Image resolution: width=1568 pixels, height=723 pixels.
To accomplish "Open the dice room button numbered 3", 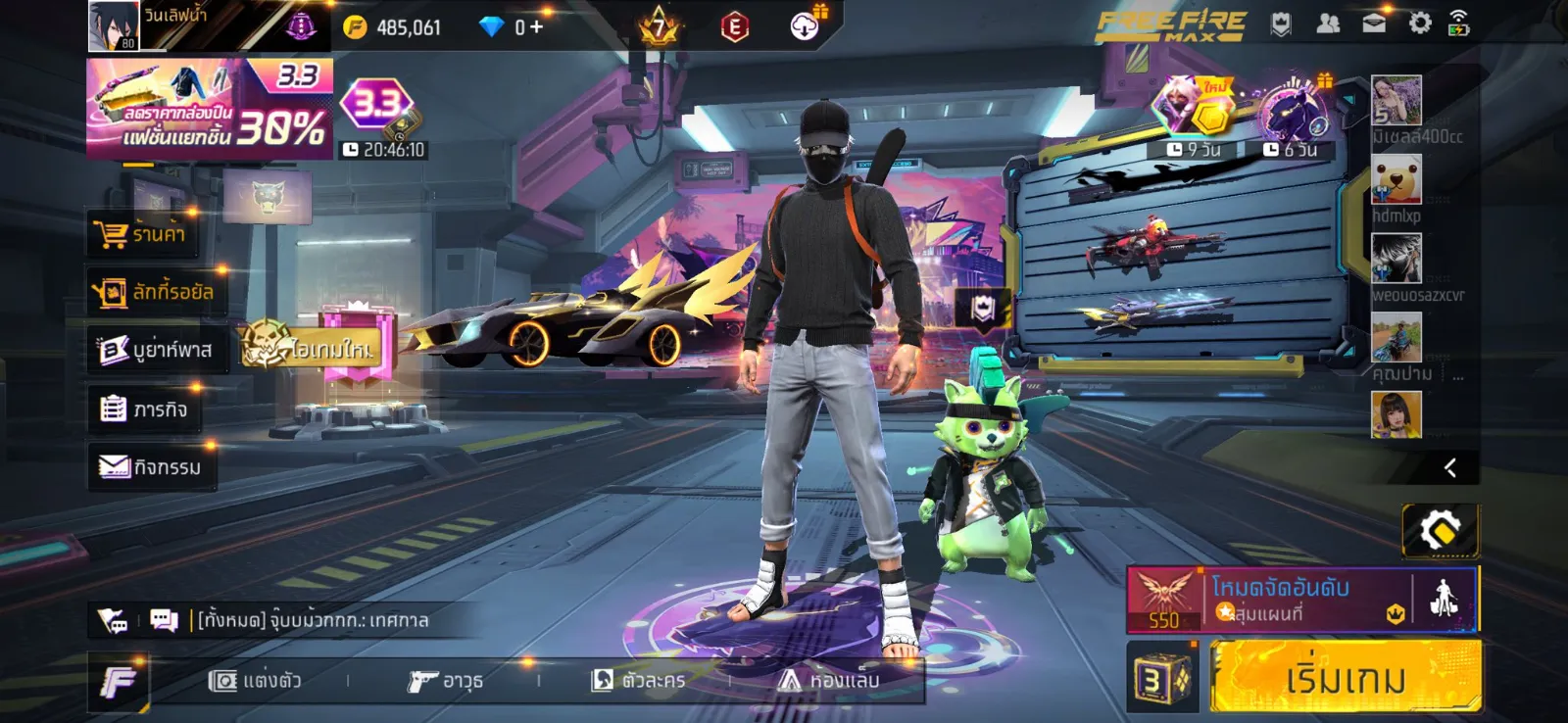I will click(x=1161, y=678).
